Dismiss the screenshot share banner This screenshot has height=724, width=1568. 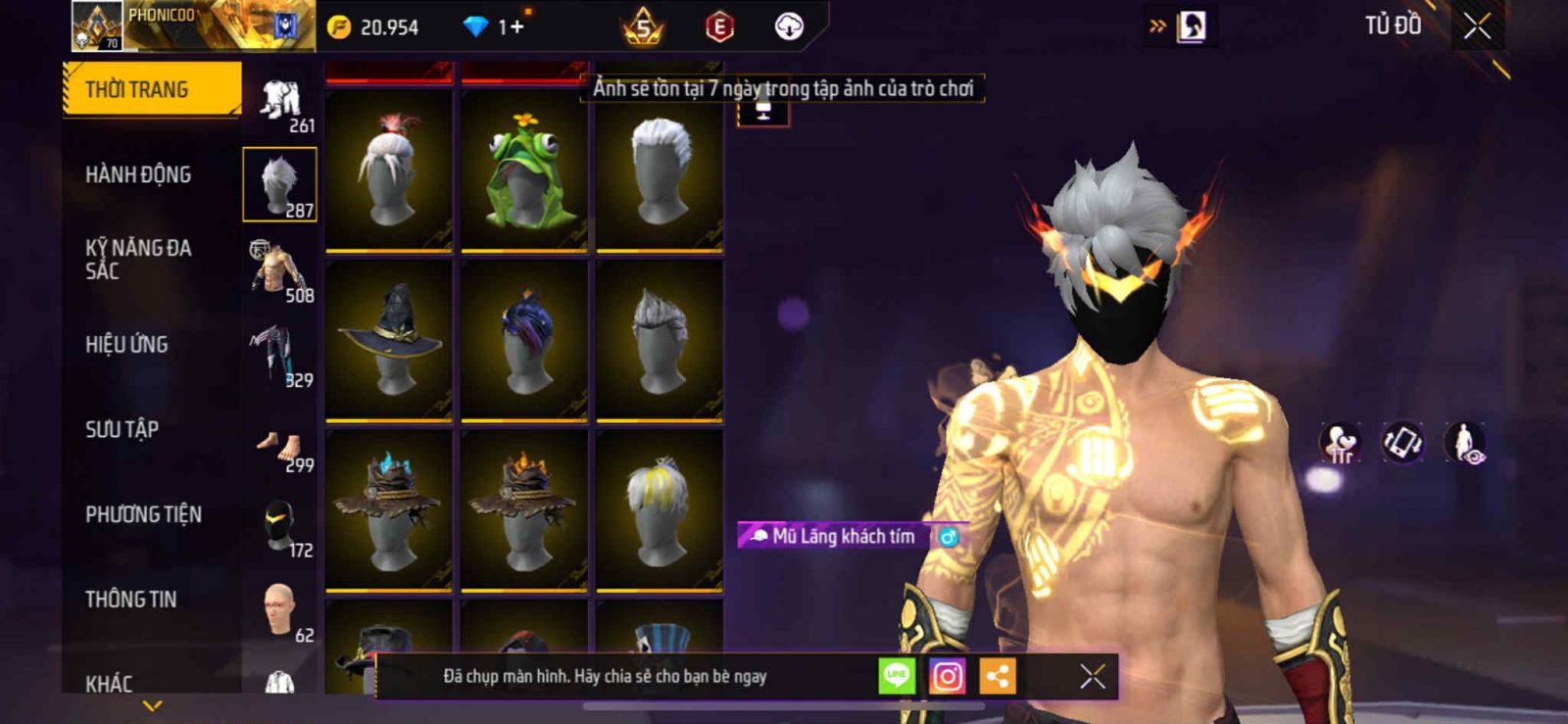(x=1092, y=676)
